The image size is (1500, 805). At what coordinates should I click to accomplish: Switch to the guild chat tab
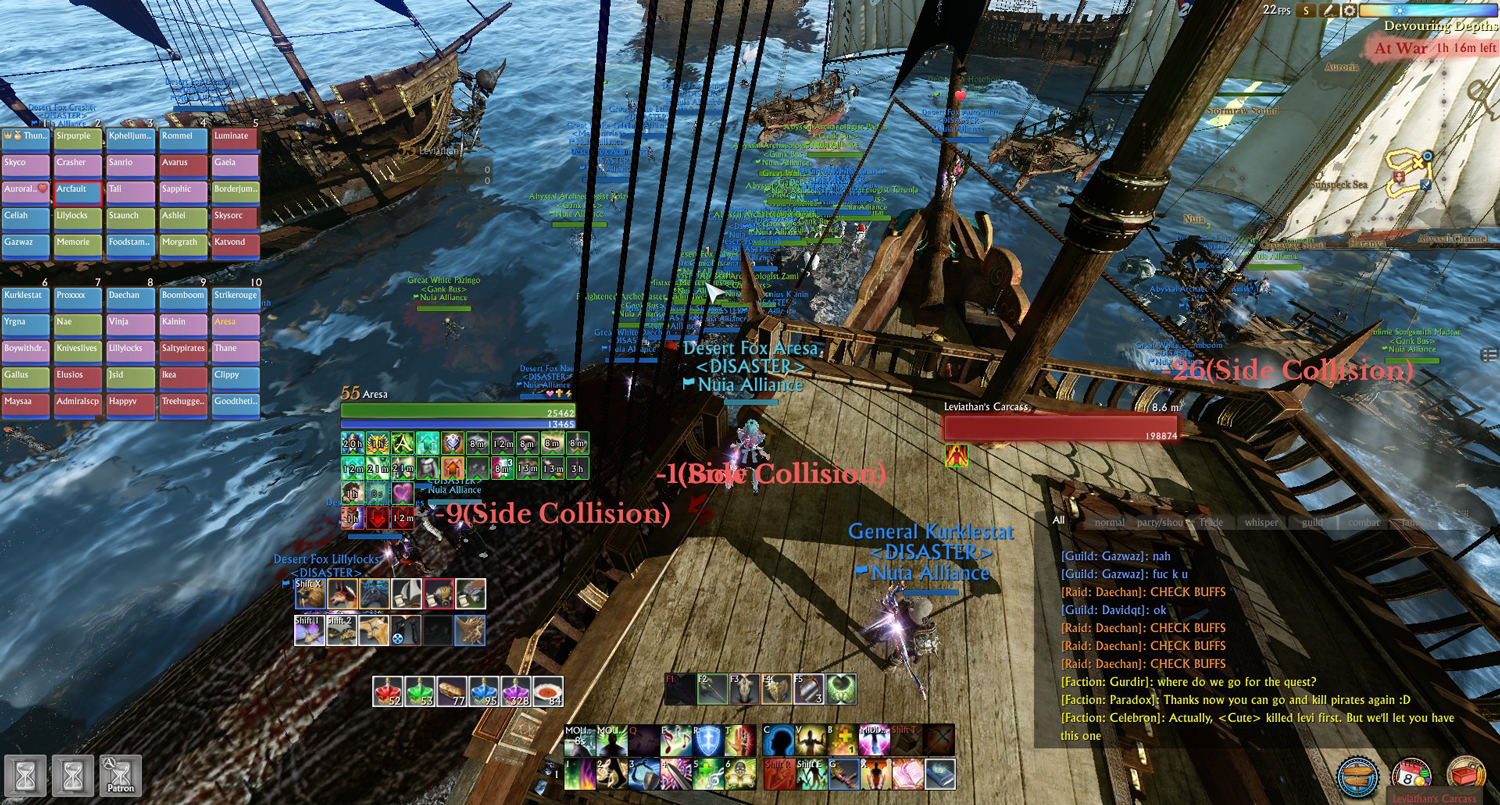pyautogui.click(x=1313, y=522)
